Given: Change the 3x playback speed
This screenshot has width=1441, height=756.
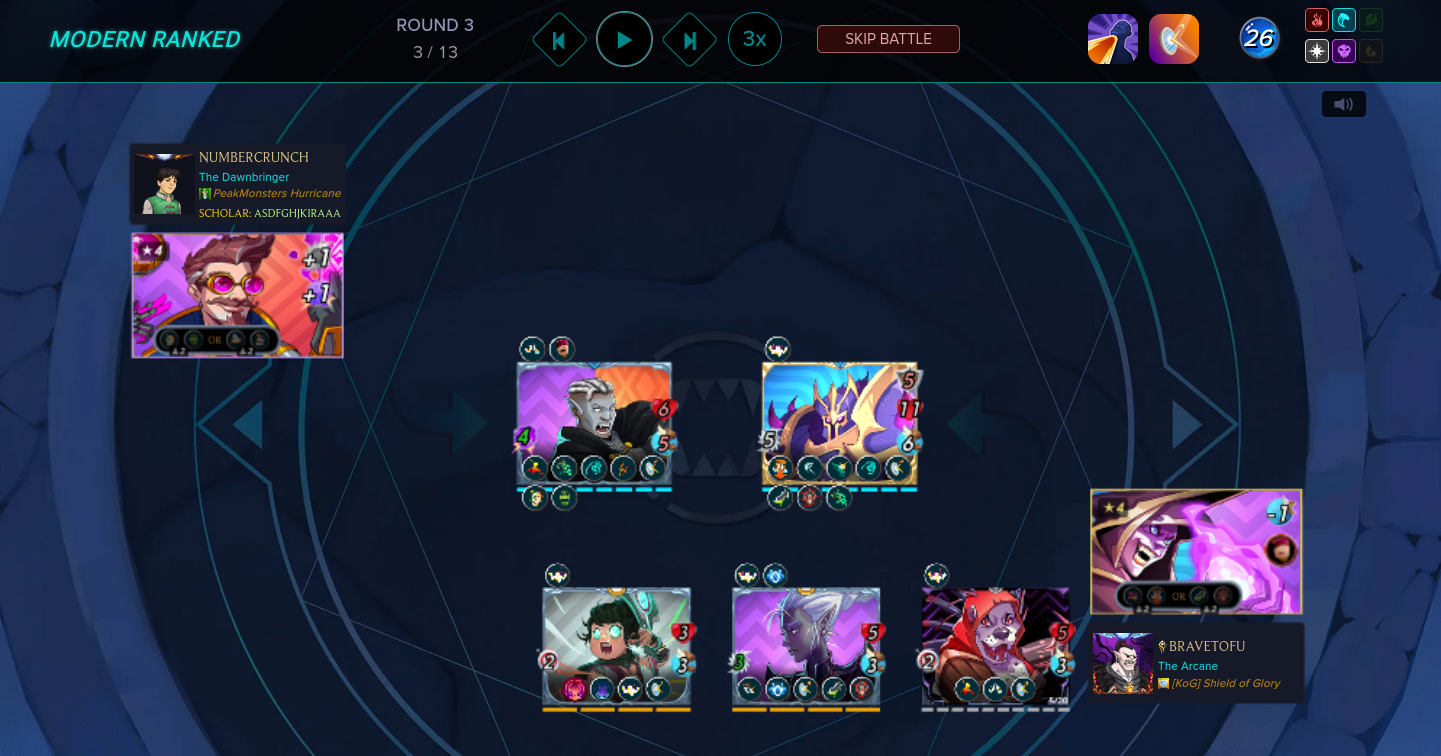Looking at the screenshot, I should click(754, 40).
